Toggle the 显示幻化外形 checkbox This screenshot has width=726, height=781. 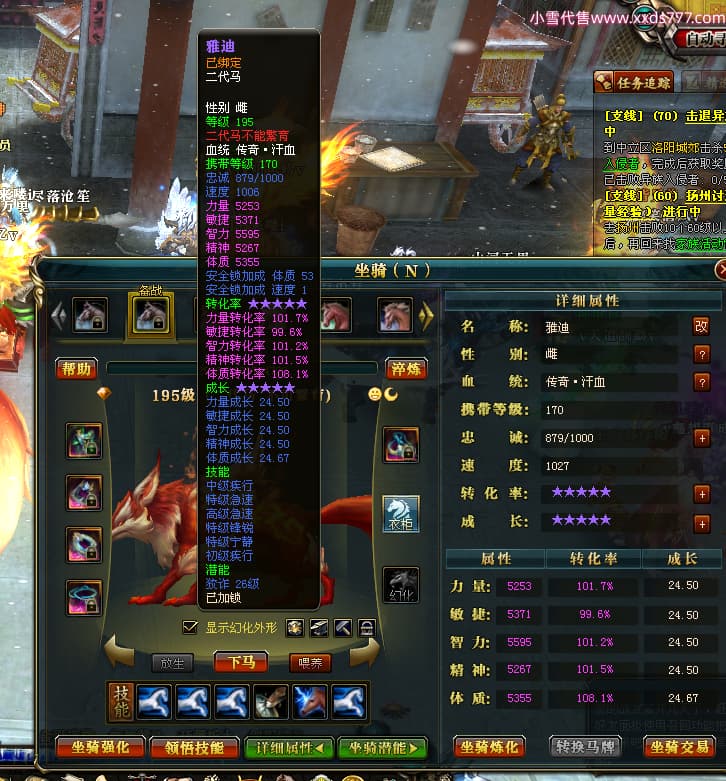190,627
